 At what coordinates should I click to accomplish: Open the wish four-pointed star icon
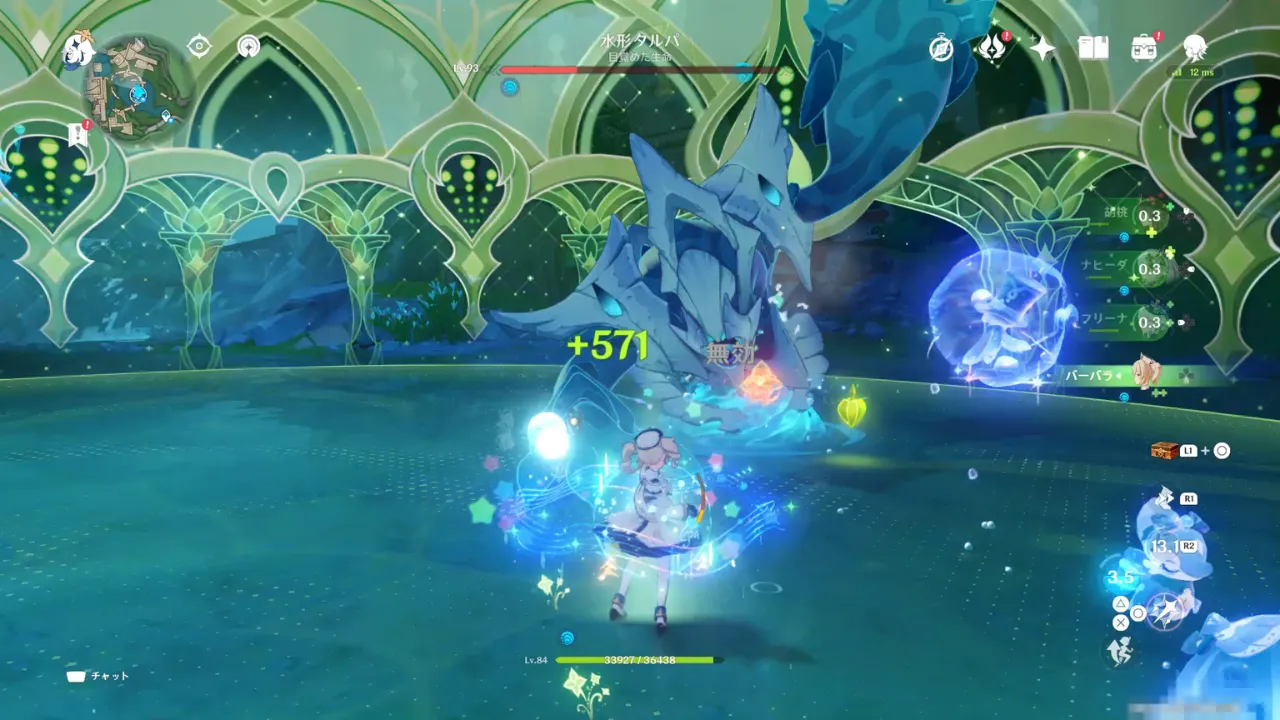pyautogui.click(x=1043, y=48)
